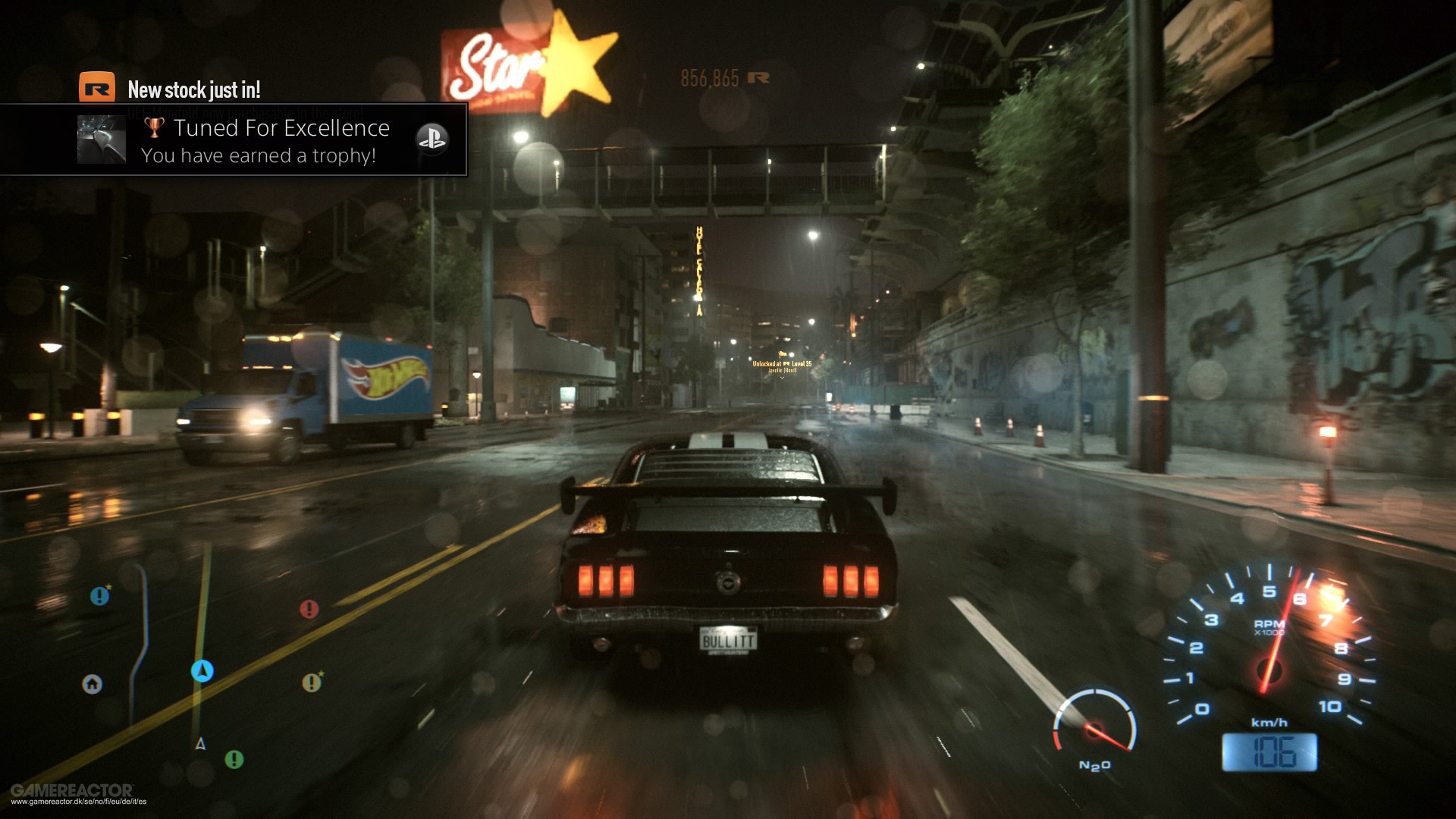Expand the chevron below the Javelin (Hard) label

(782, 378)
